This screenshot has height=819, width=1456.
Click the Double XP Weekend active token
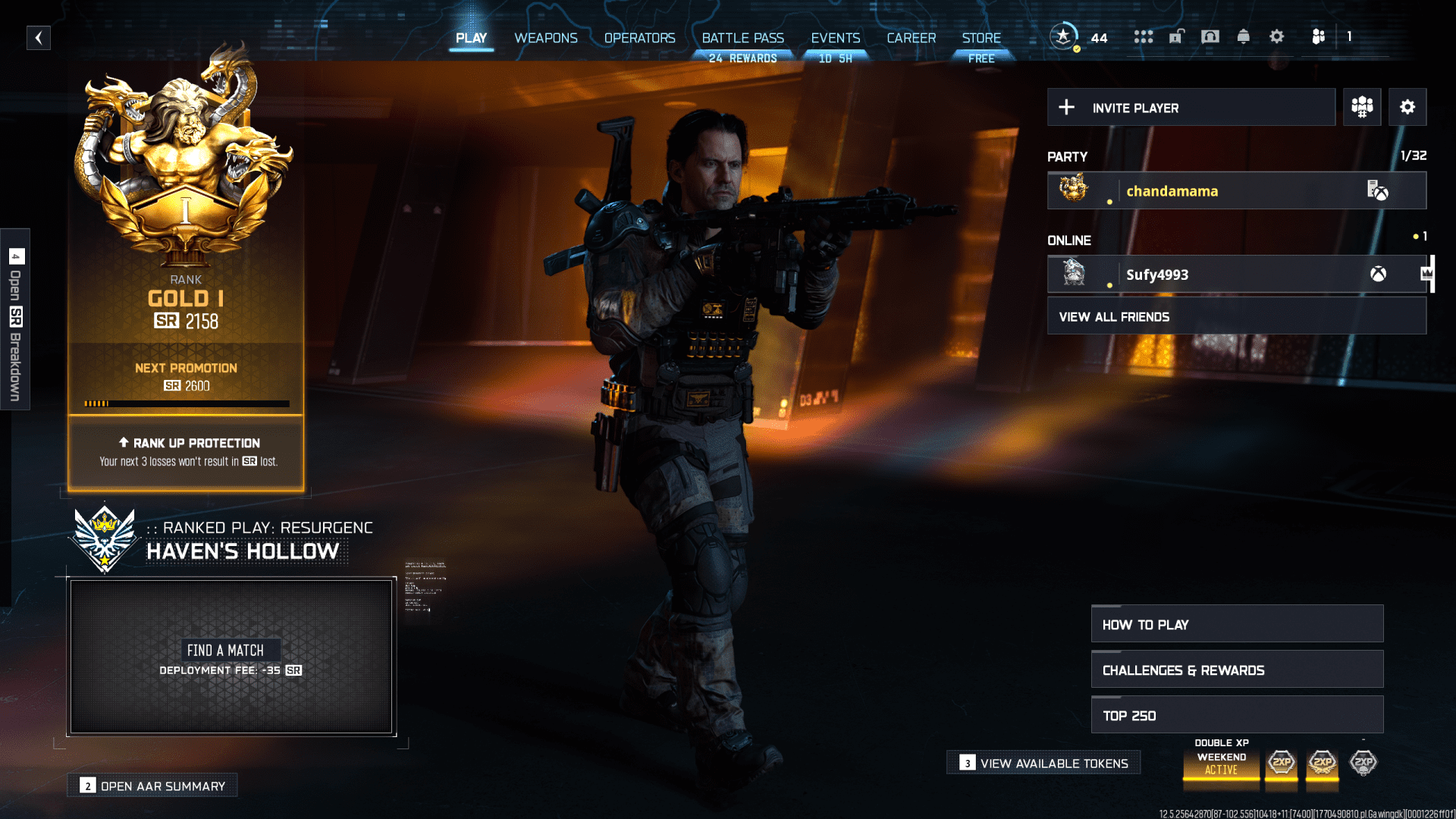[1221, 766]
